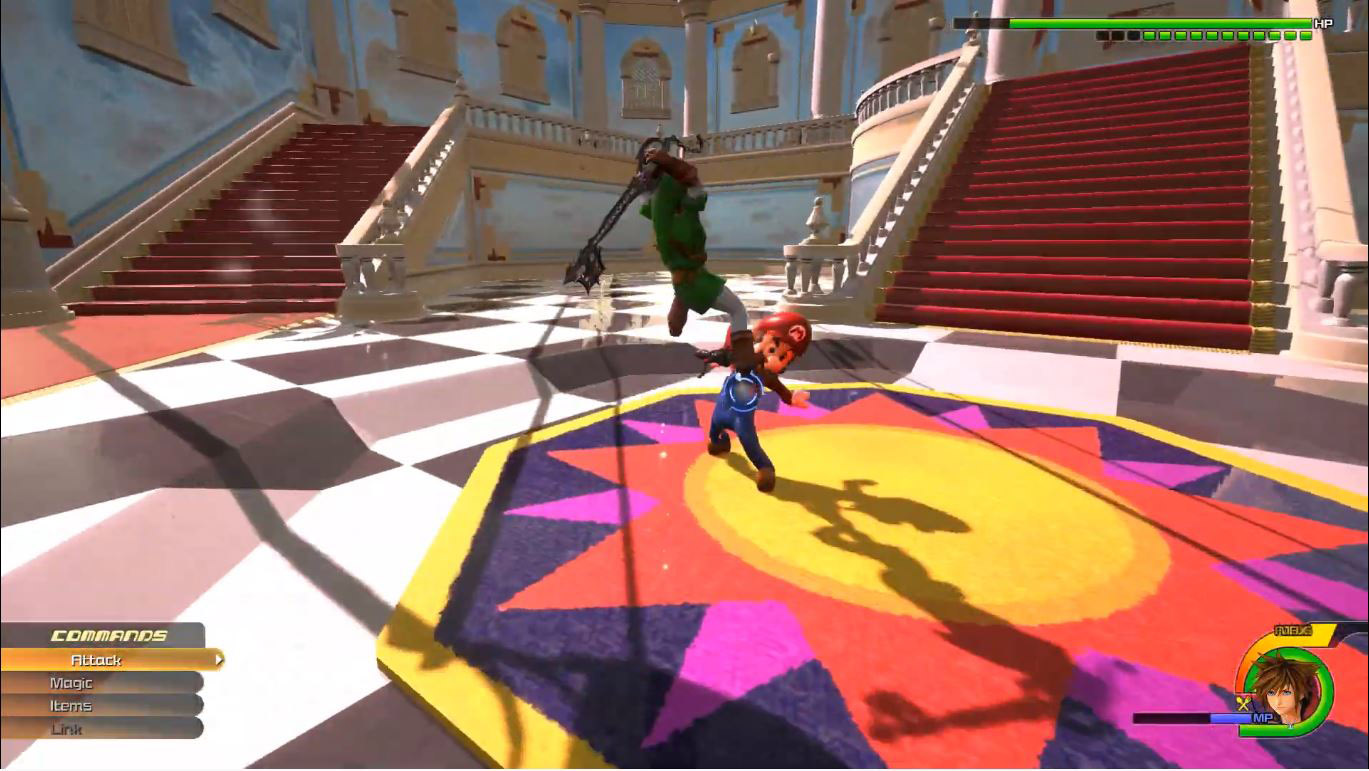Choose Link from the Commands menu
Viewport: 1369px width, 771px height.
click(x=66, y=728)
